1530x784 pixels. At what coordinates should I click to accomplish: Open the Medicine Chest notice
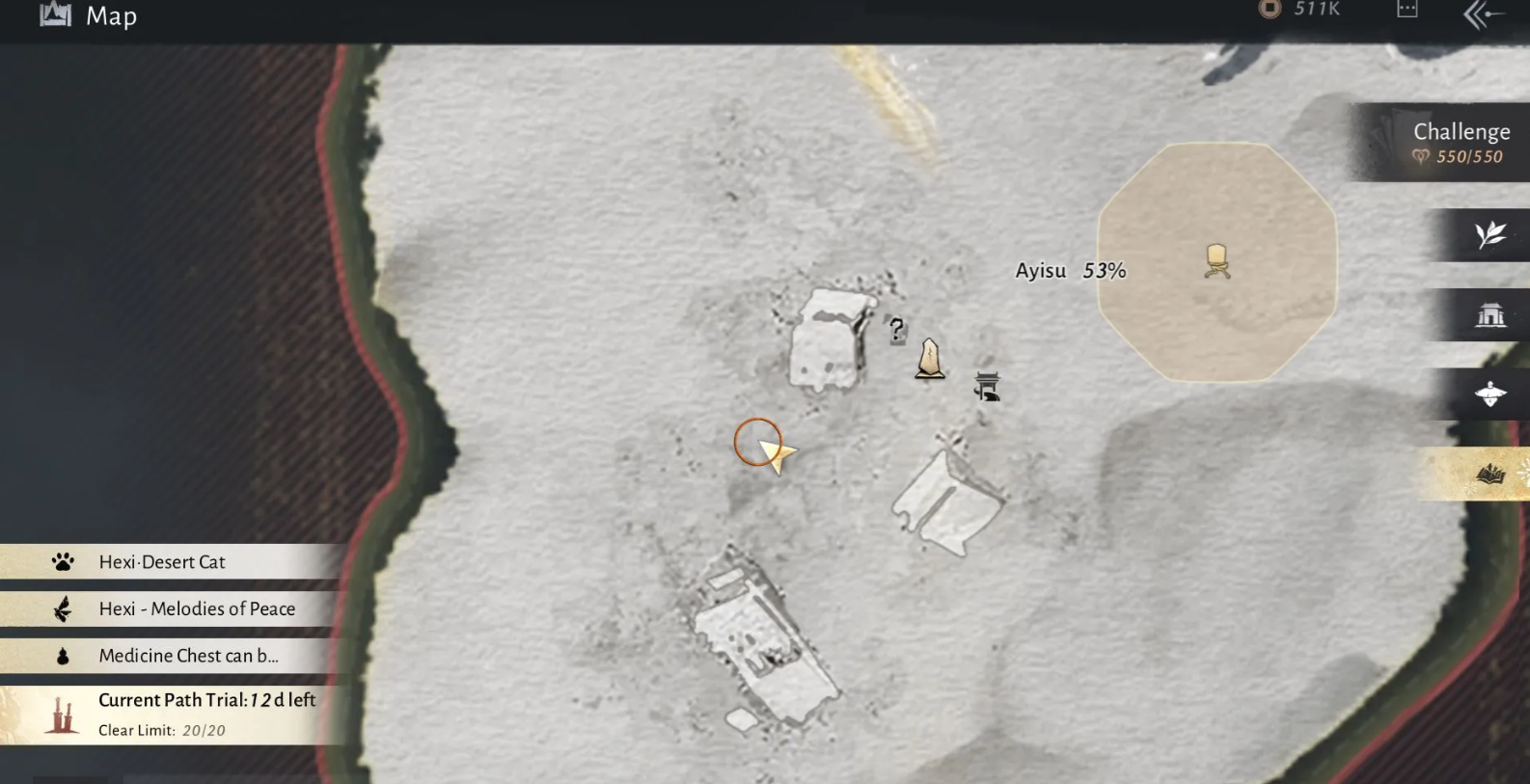pyautogui.click(x=187, y=656)
